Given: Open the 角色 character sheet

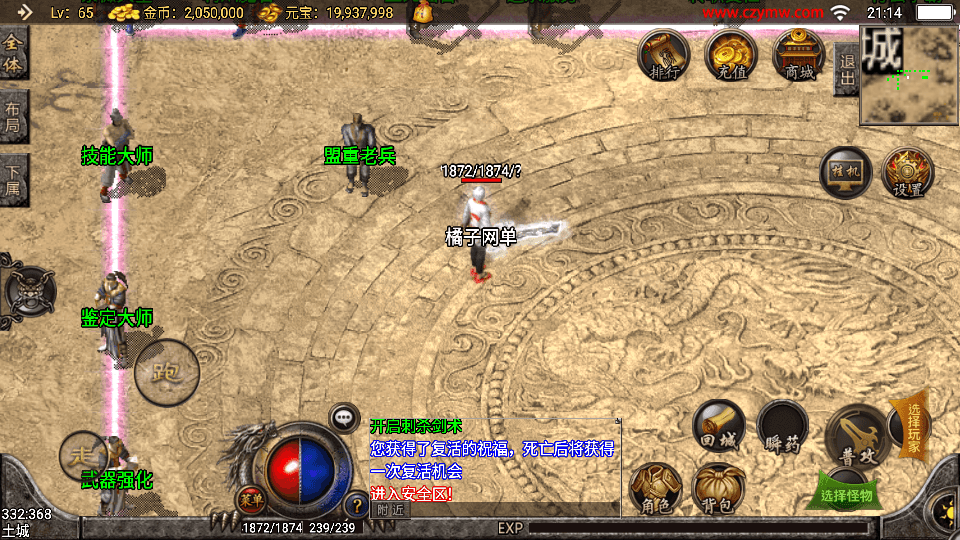Looking at the screenshot, I should point(656,489).
